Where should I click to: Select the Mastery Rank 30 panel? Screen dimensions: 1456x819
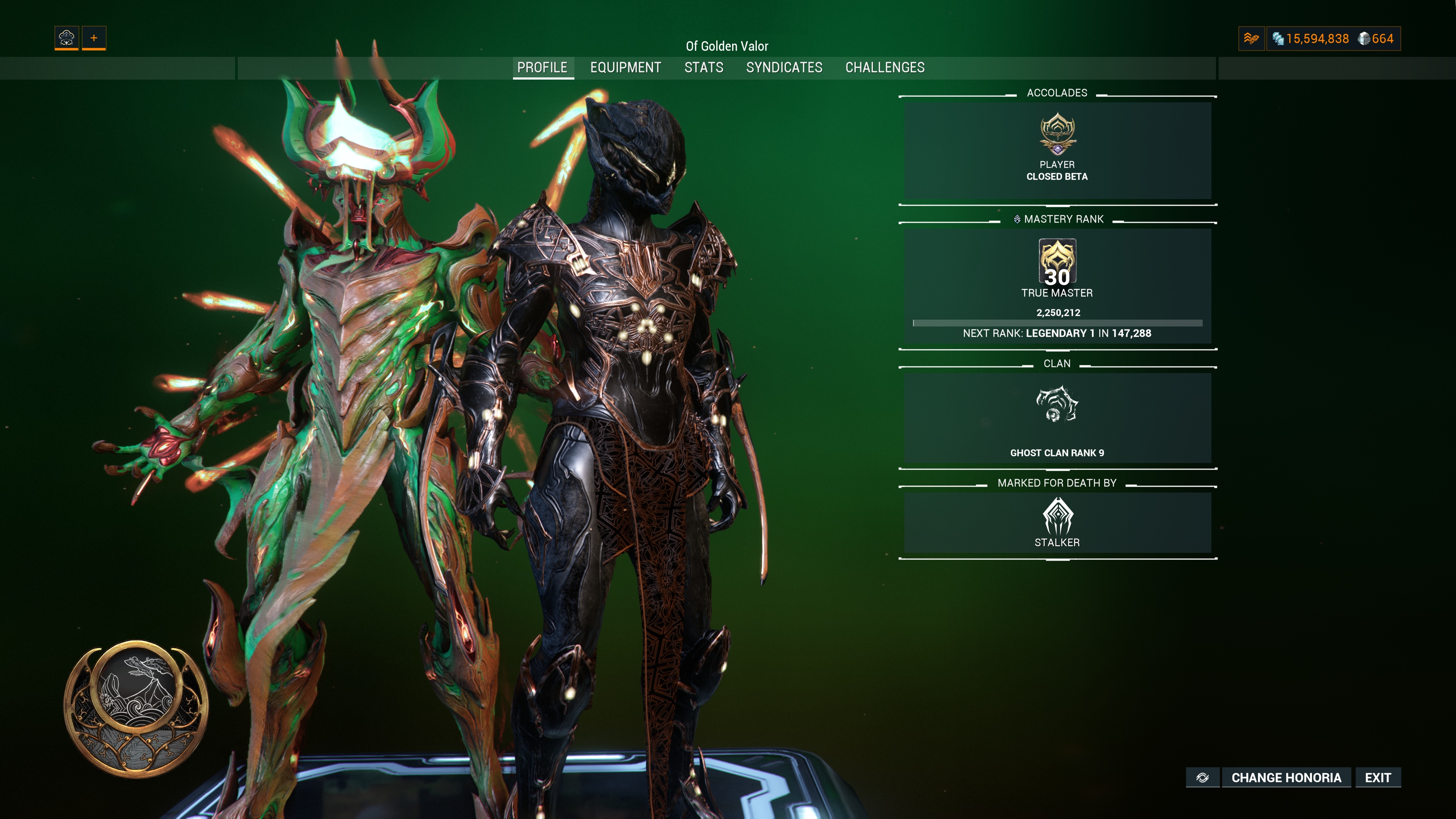click(1057, 286)
